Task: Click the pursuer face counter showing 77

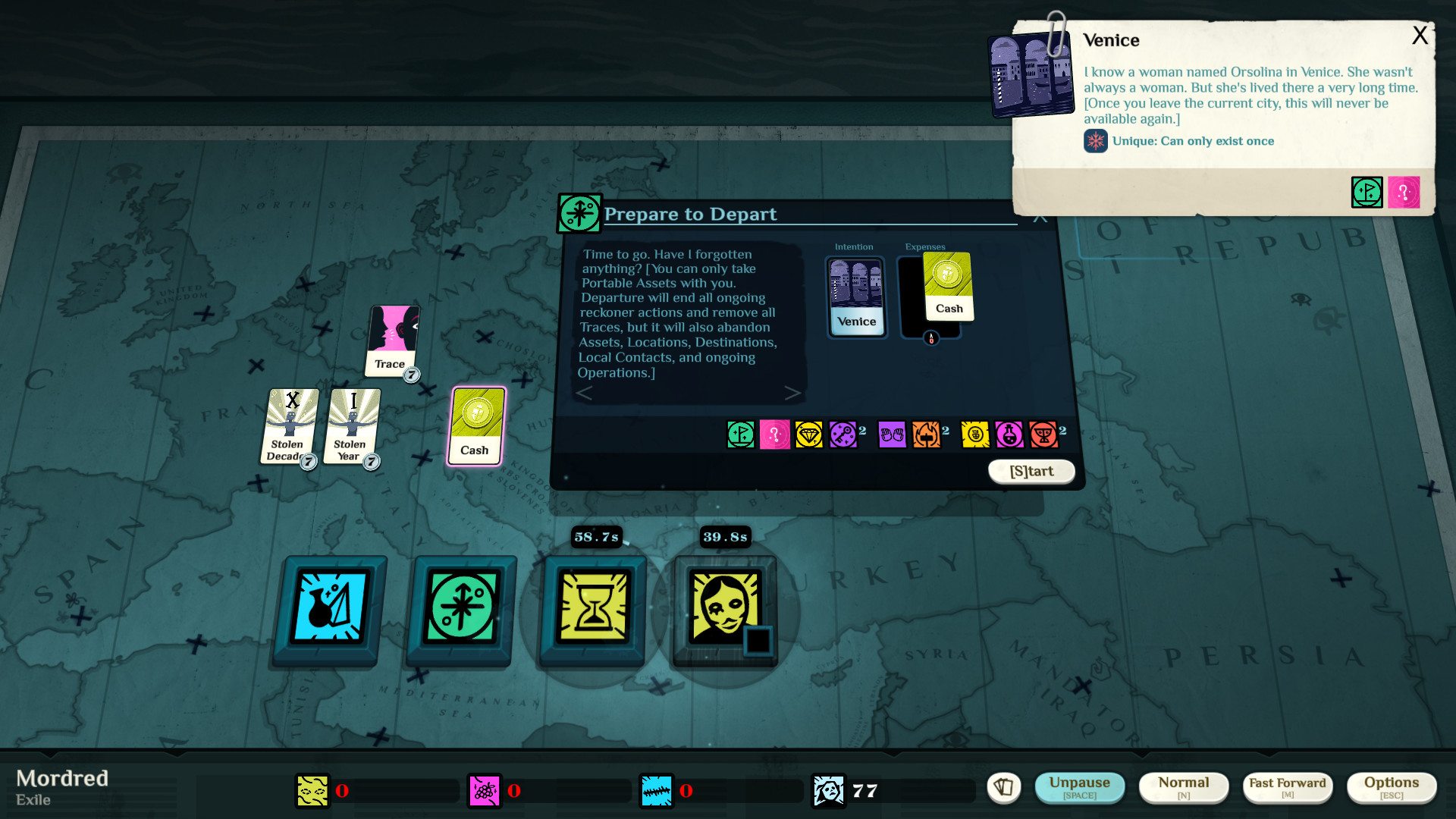Action: pos(830,790)
